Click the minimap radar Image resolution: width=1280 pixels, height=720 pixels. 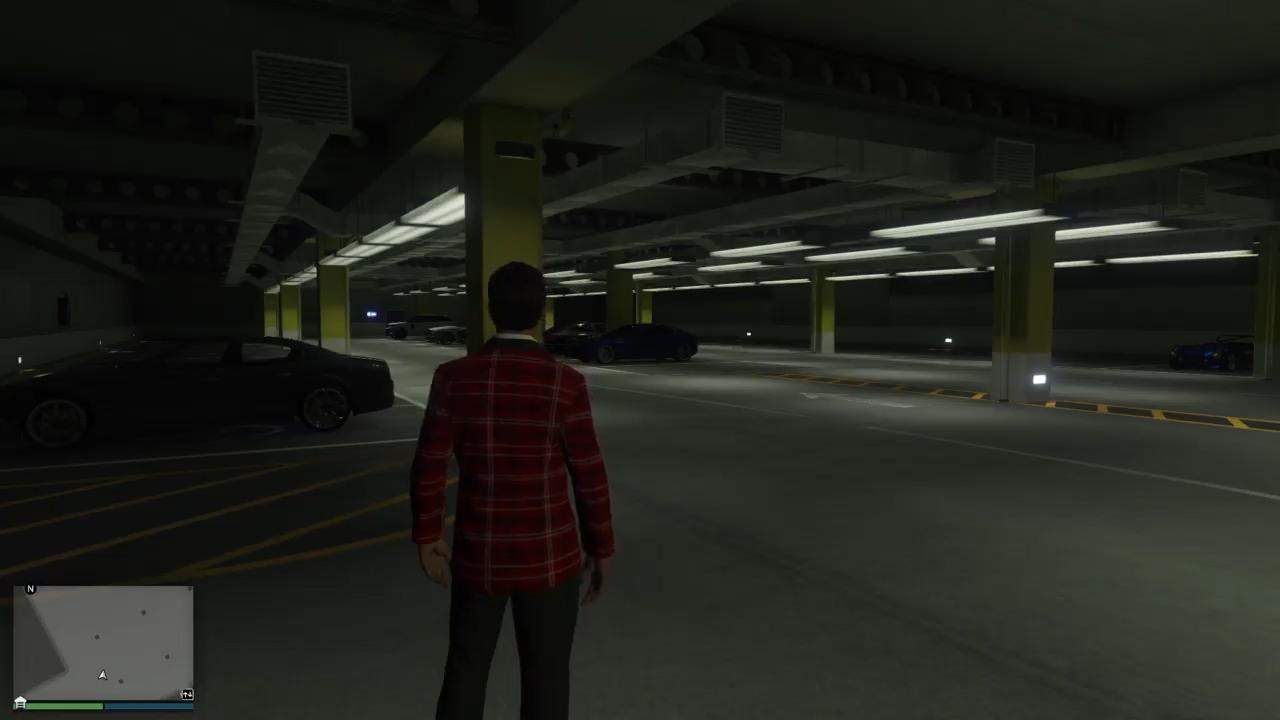coord(104,642)
